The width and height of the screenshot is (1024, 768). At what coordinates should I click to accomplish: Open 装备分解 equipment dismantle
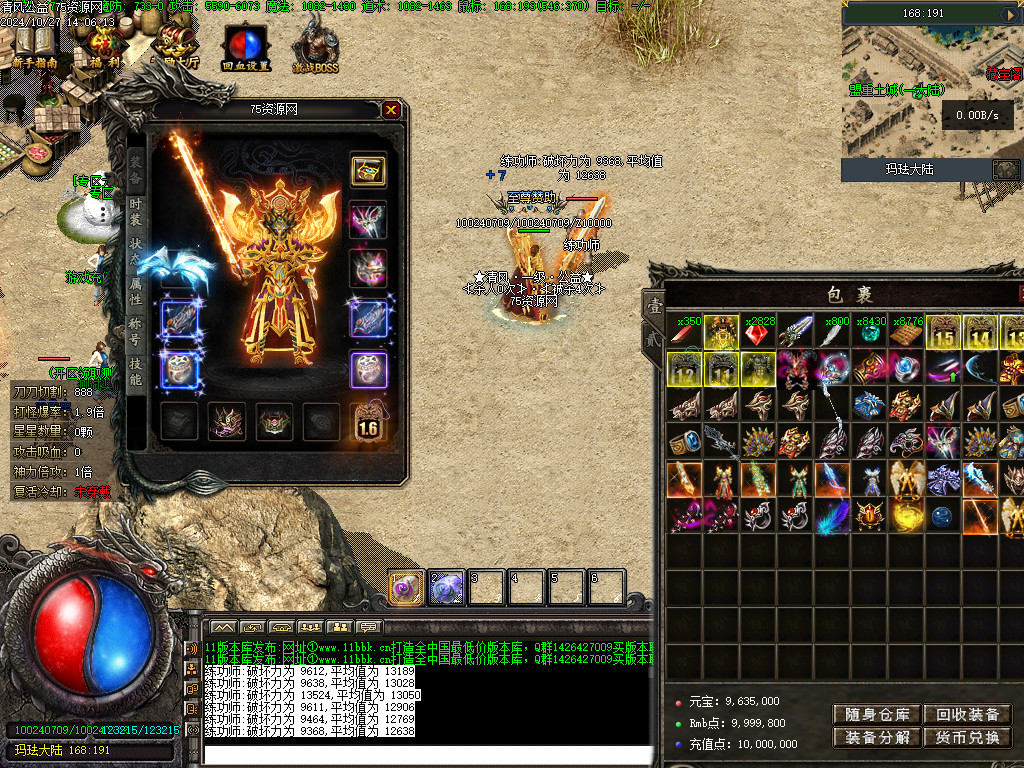[876, 738]
